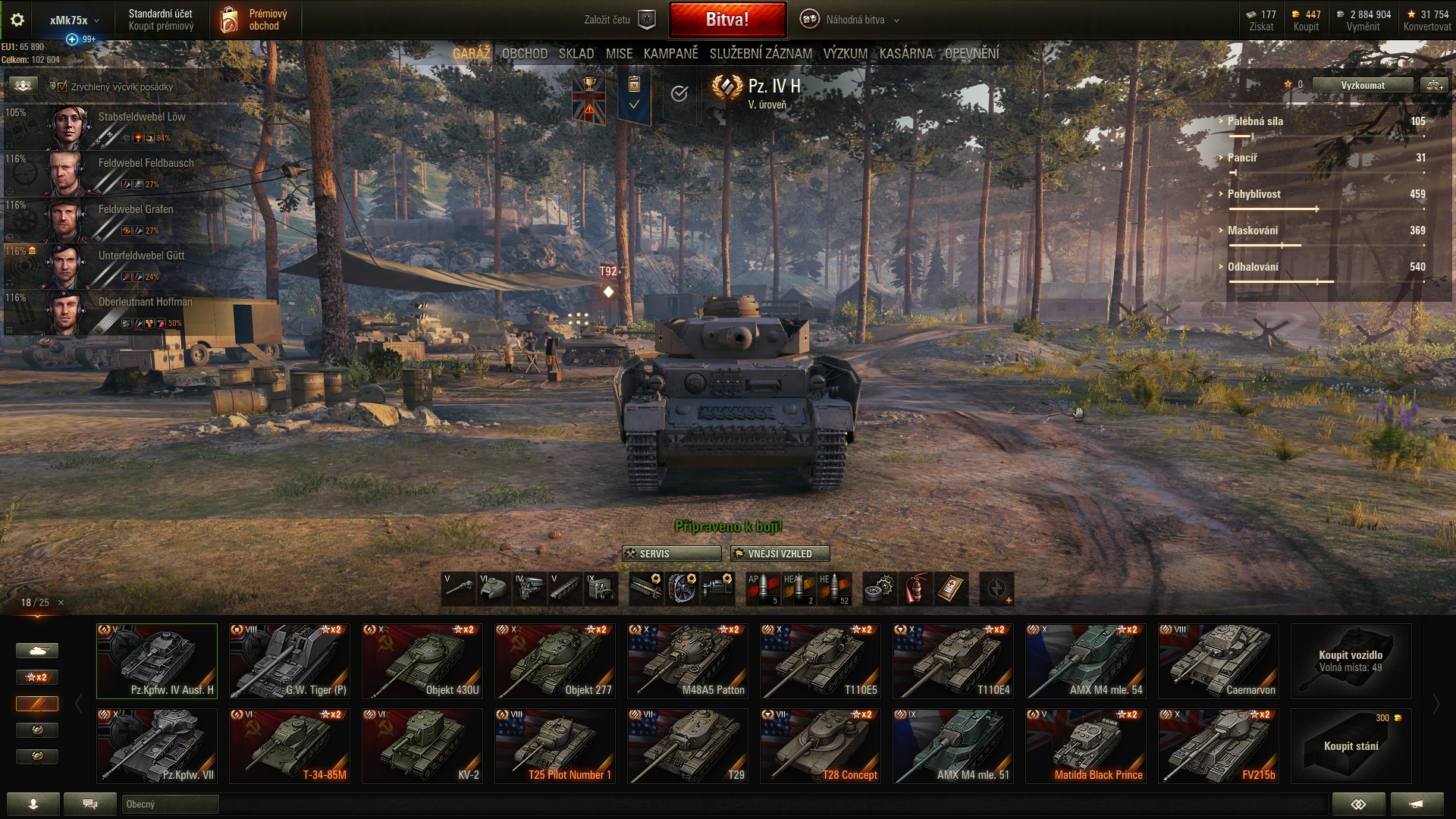
Task: Open the Prémiový obchod premium shop
Action: [x=256, y=20]
